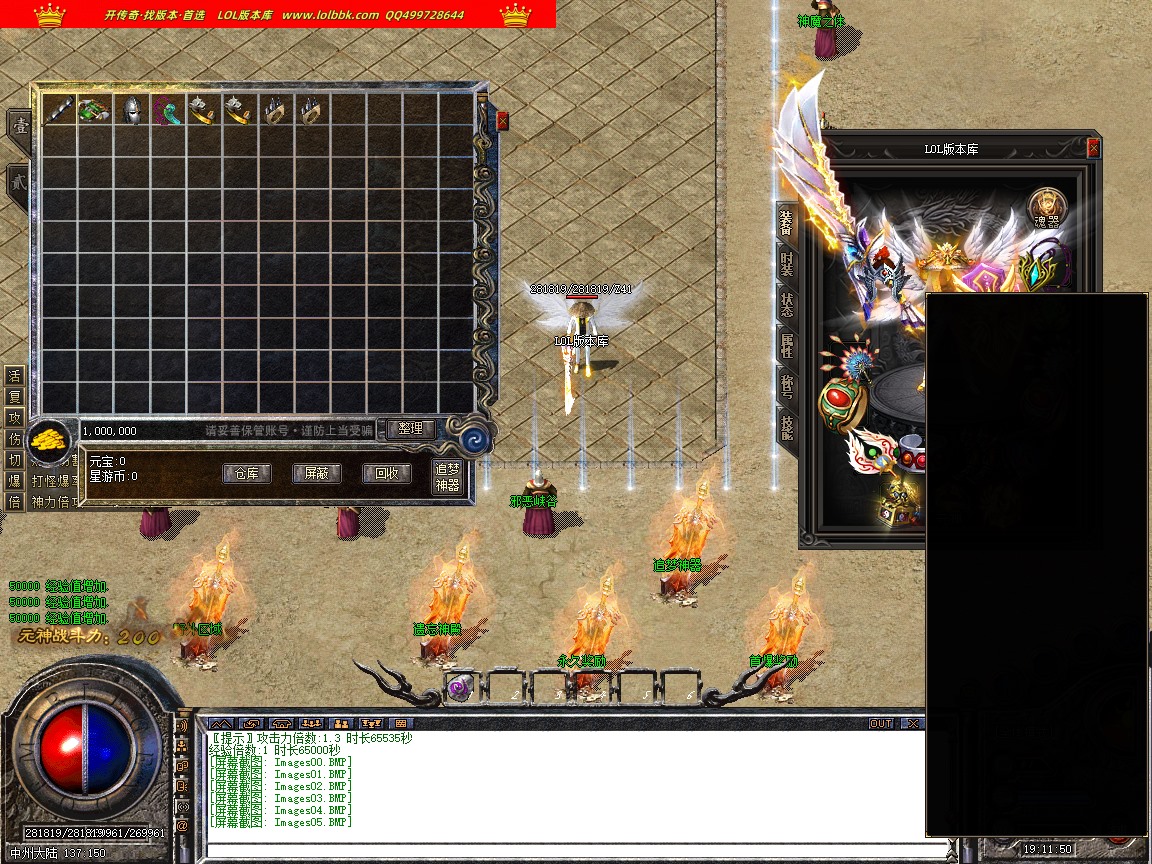Click the OUT button on the chat bar
The width and height of the screenshot is (1152, 864).
tap(880, 723)
